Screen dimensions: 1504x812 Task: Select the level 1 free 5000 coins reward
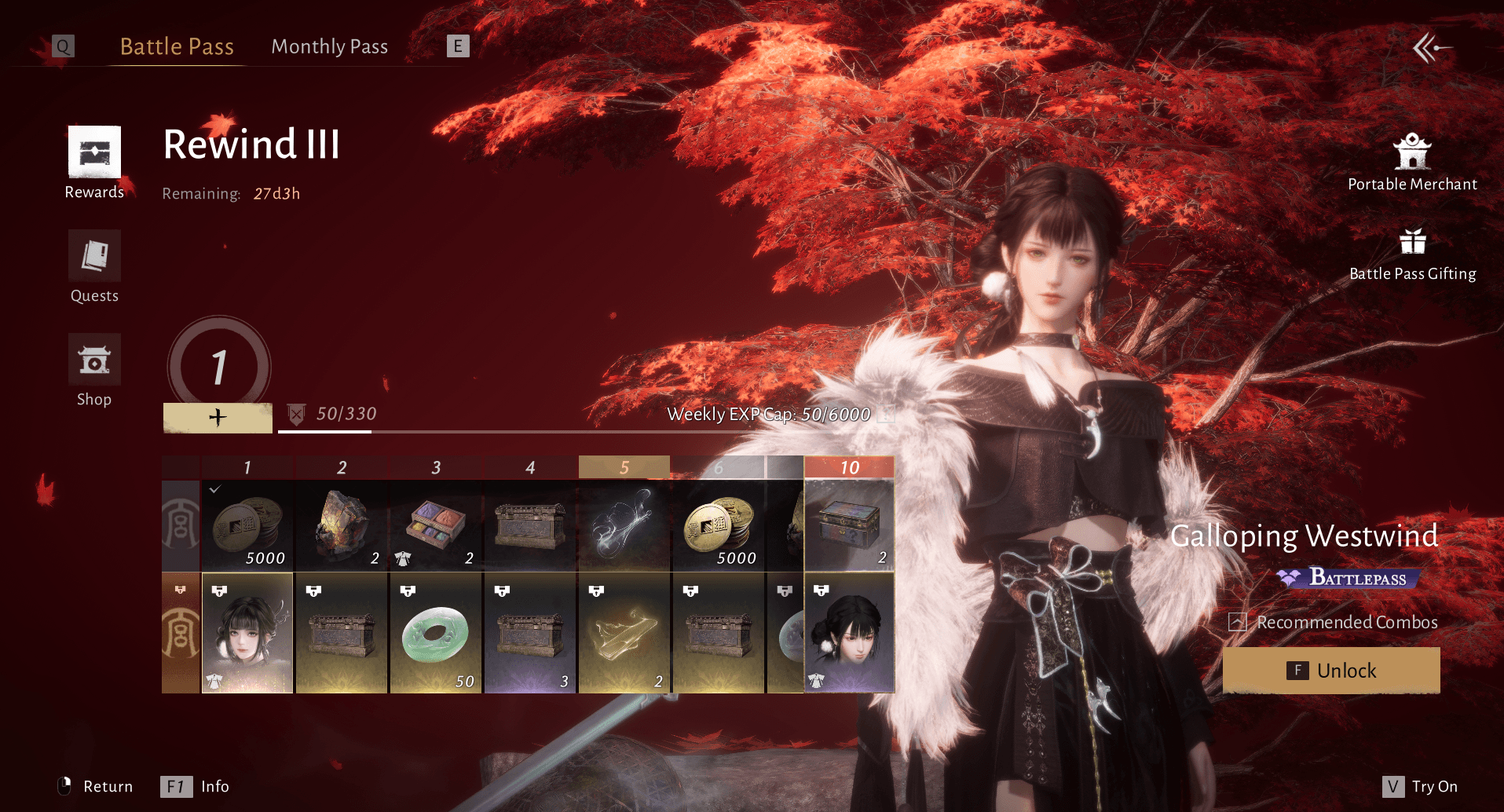pos(247,525)
